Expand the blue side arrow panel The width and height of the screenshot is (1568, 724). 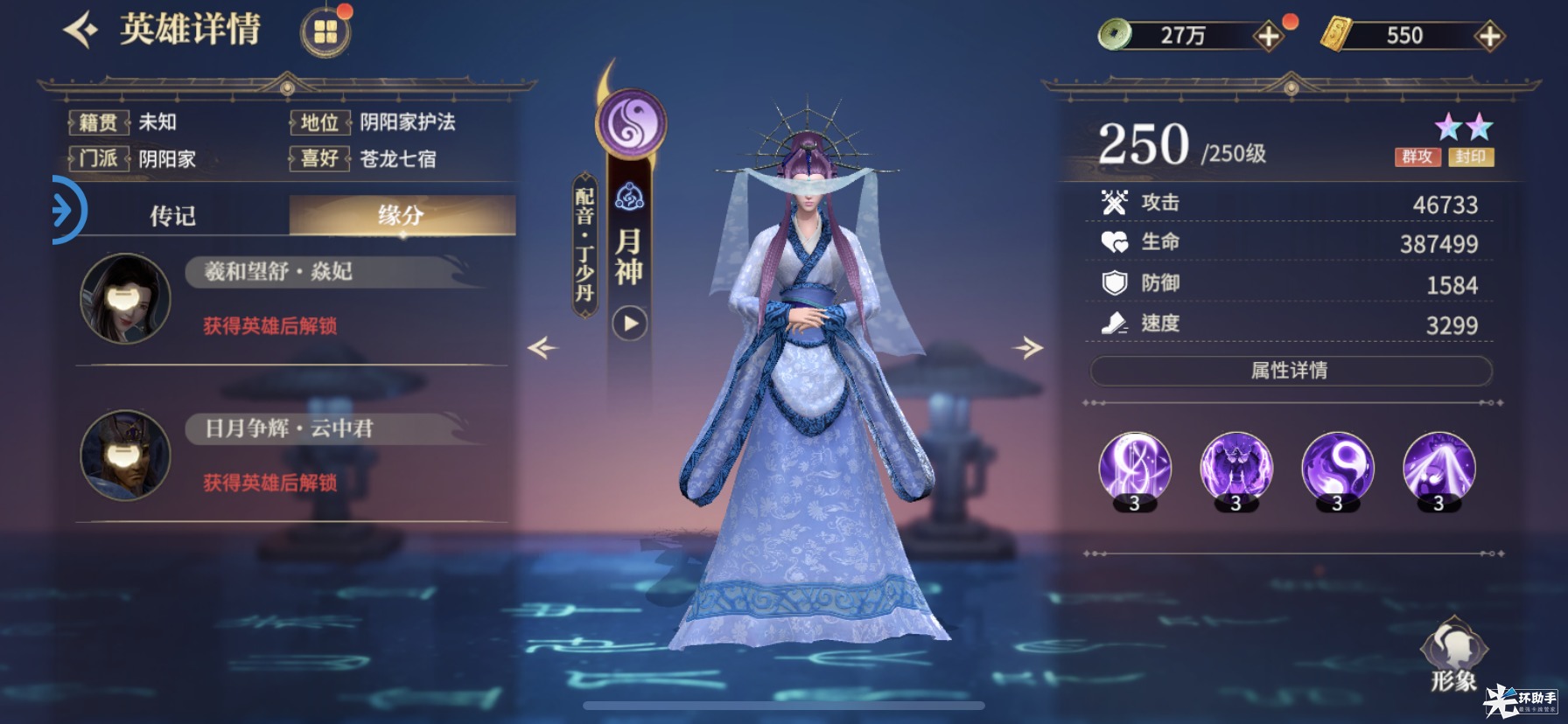65,210
